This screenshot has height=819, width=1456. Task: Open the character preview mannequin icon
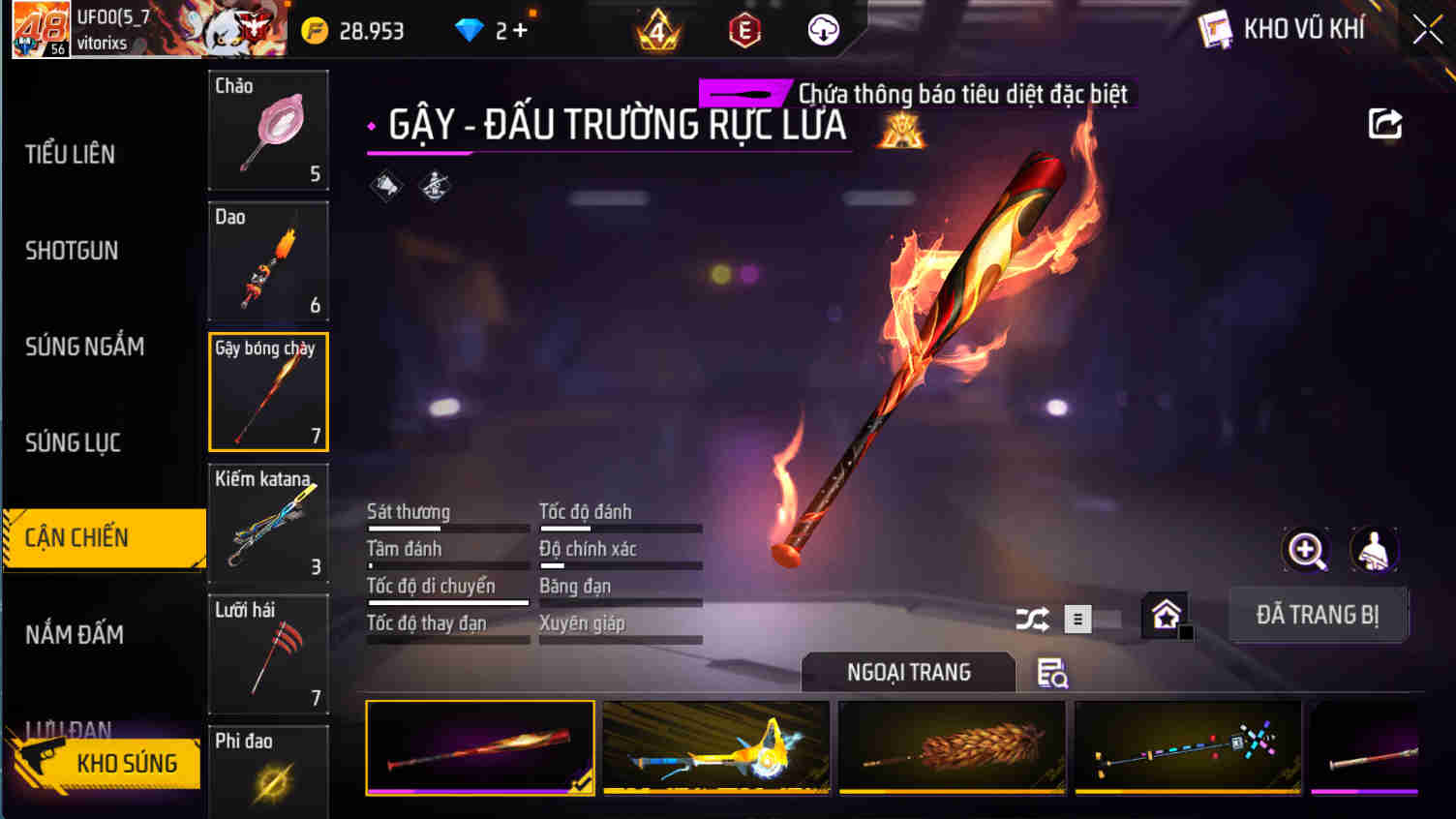(1376, 550)
